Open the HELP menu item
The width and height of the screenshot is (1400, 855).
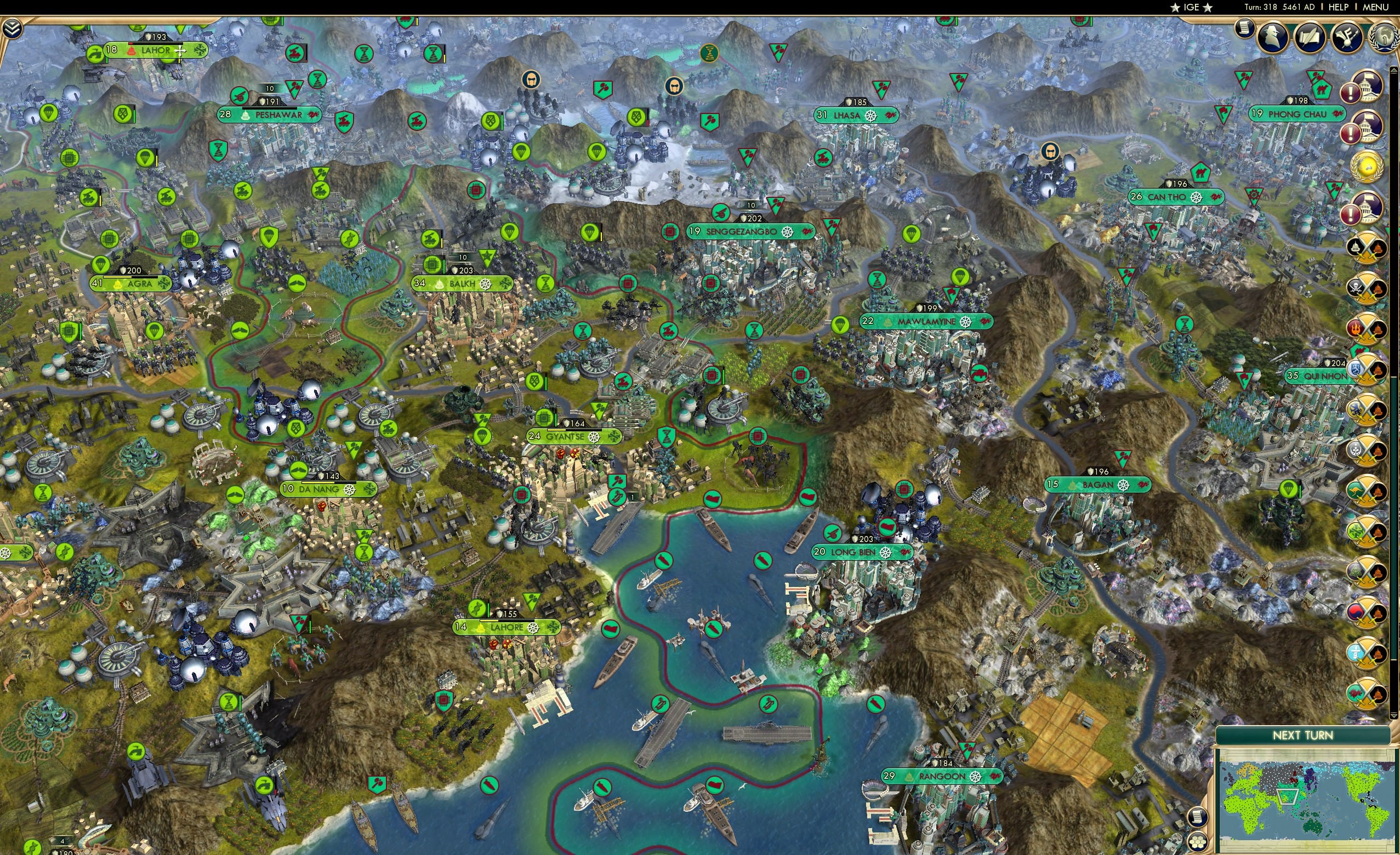coord(1339,7)
